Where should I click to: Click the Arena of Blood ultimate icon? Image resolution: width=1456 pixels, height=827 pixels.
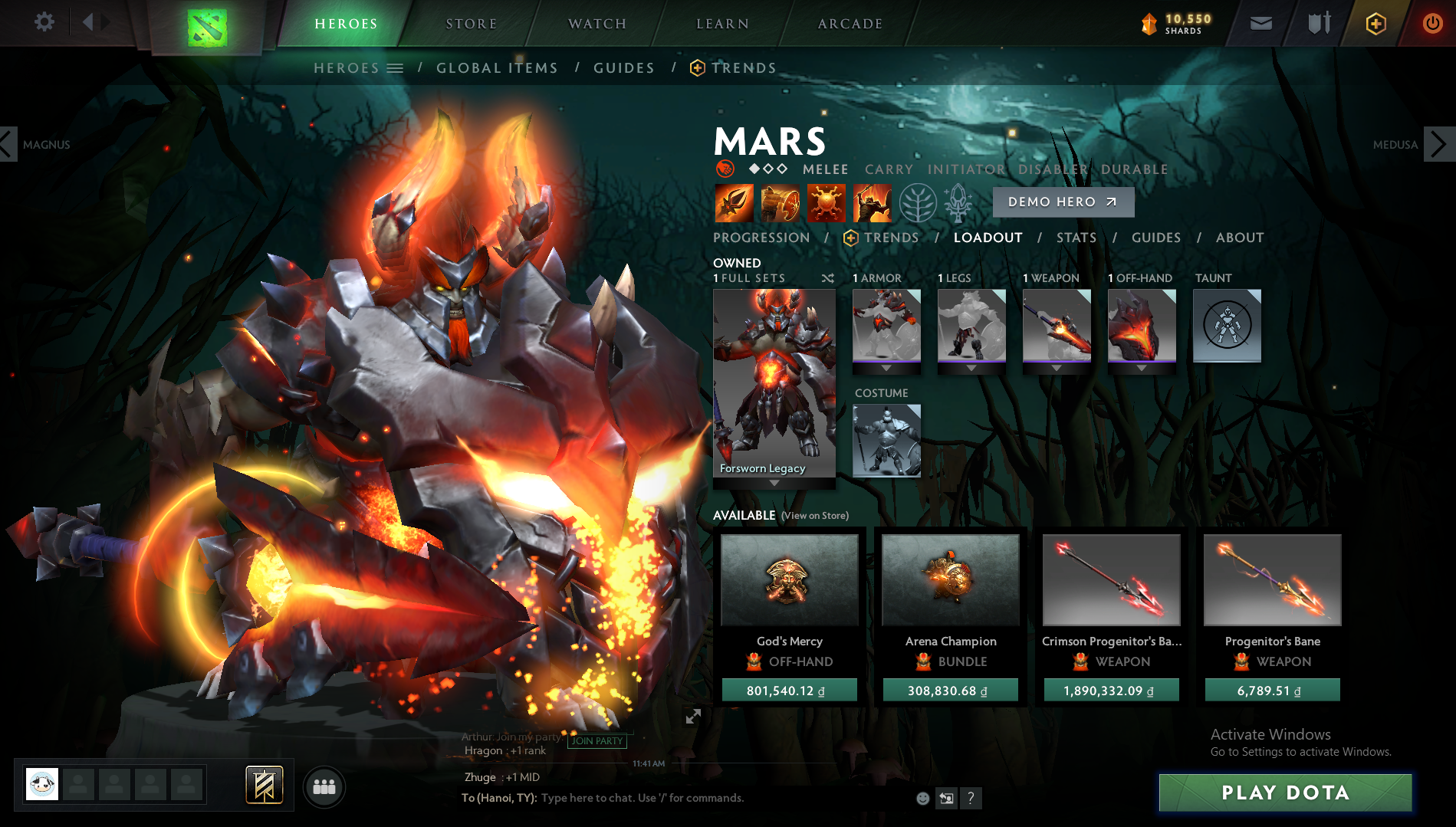pos(874,202)
